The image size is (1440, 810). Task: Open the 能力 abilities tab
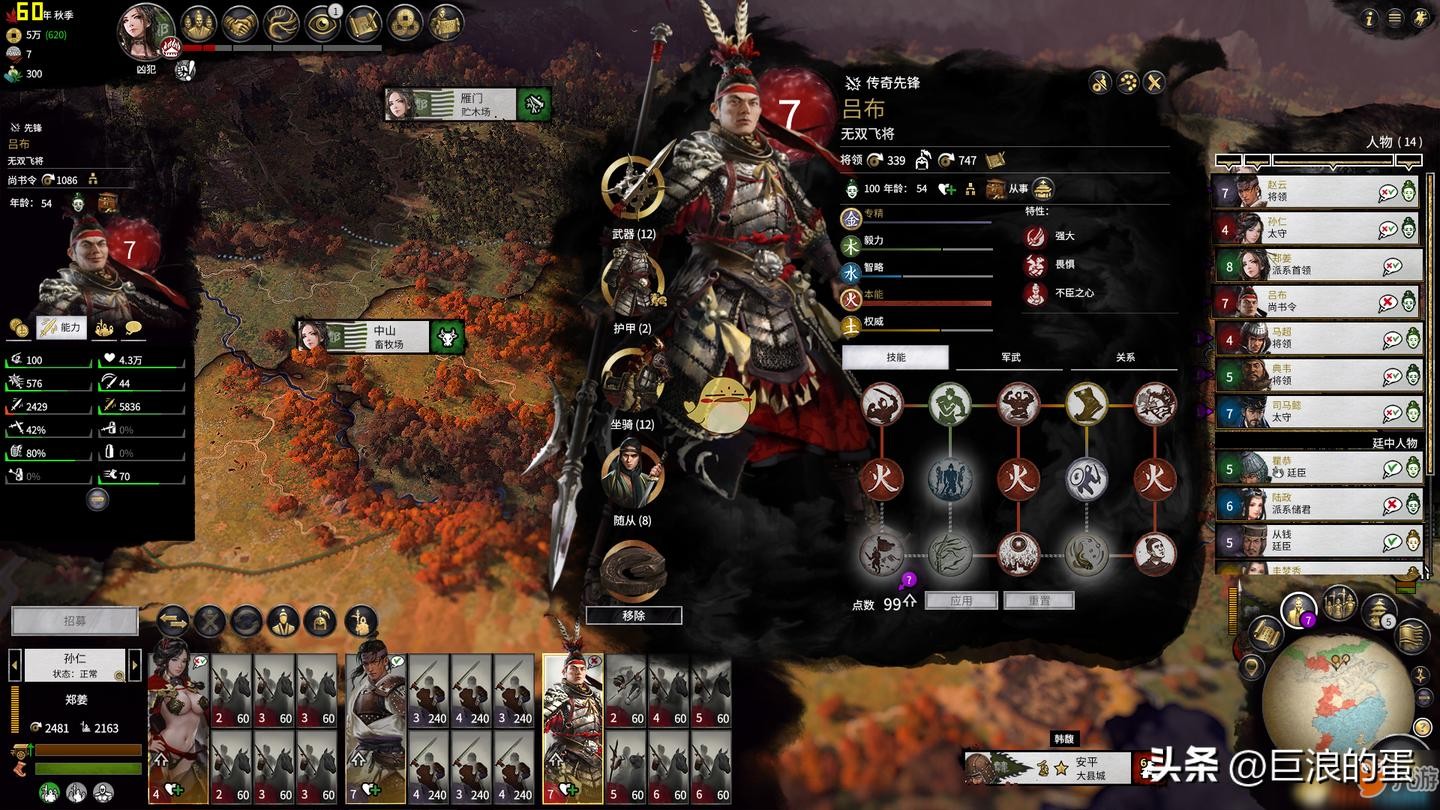pos(62,327)
